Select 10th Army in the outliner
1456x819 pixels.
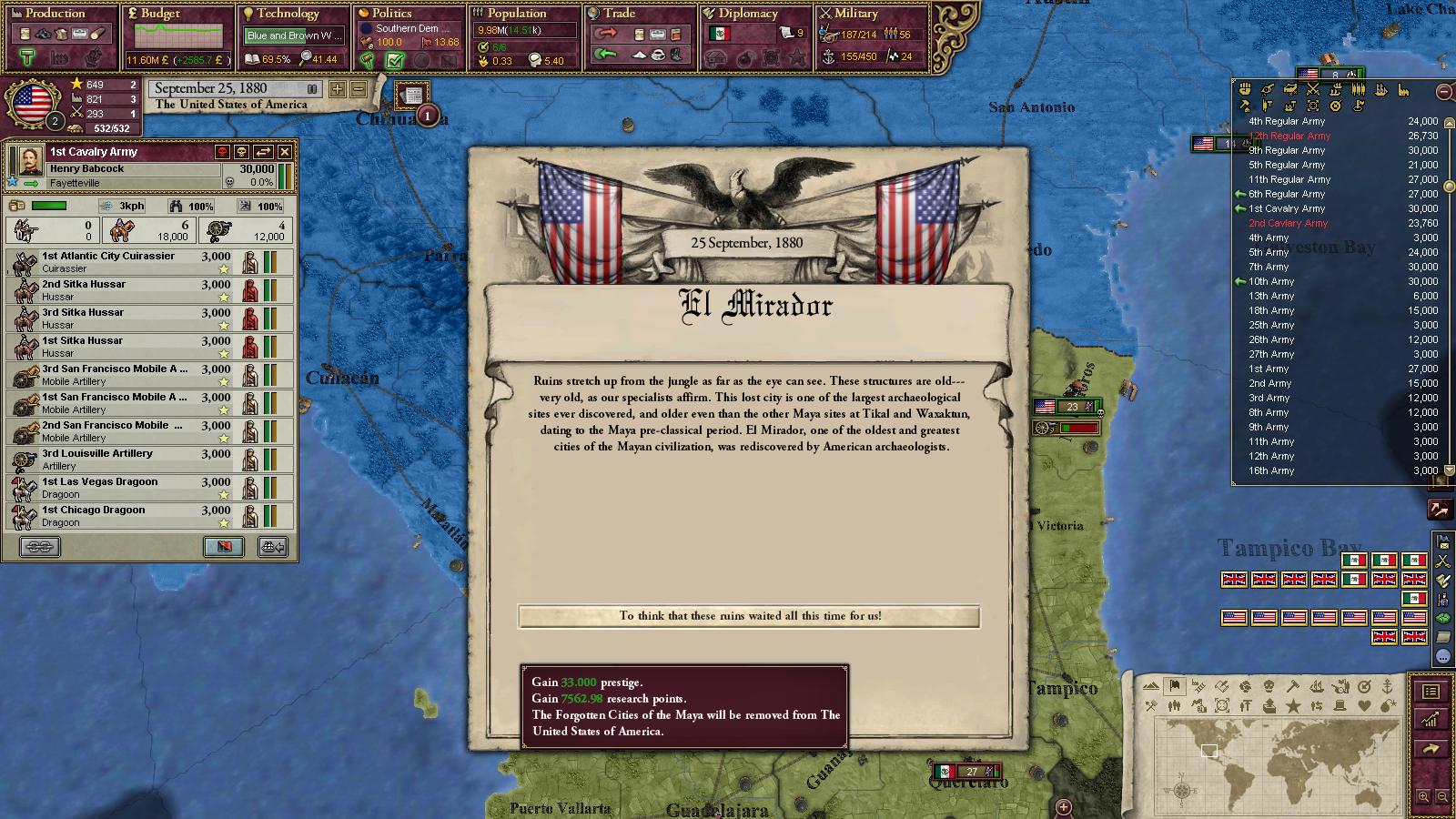1271,281
